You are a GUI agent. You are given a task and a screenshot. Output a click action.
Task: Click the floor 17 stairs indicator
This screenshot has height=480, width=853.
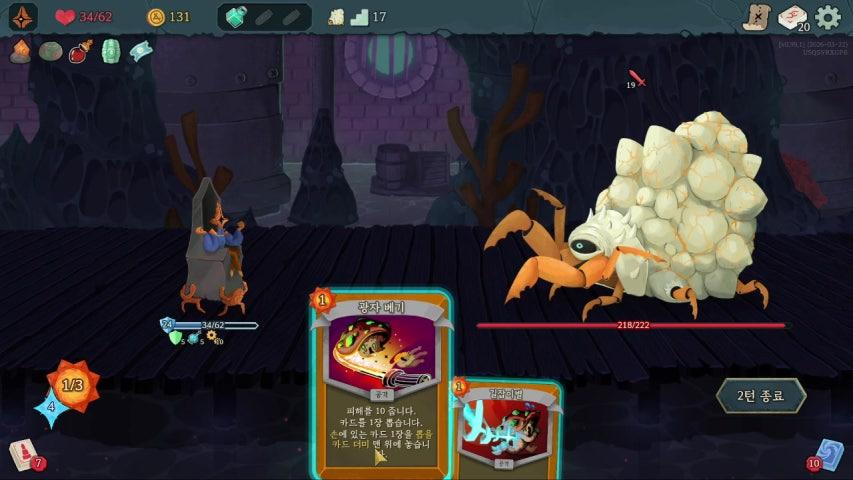pyautogui.click(x=357, y=17)
